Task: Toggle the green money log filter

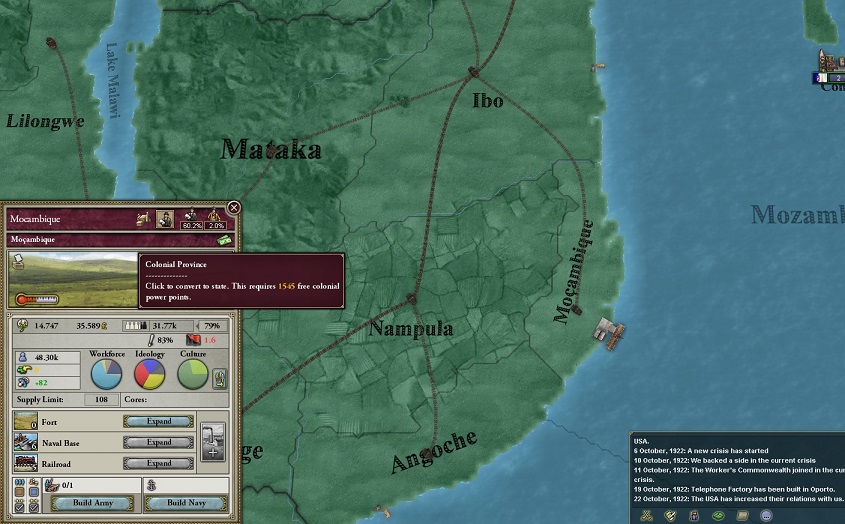Action: coord(718,515)
